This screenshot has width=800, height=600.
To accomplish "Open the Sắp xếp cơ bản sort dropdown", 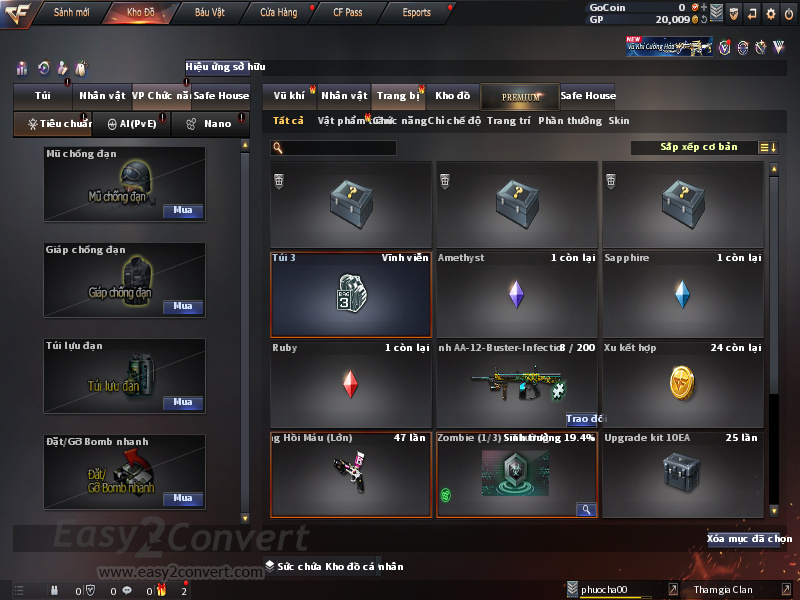I will tap(698, 147).
